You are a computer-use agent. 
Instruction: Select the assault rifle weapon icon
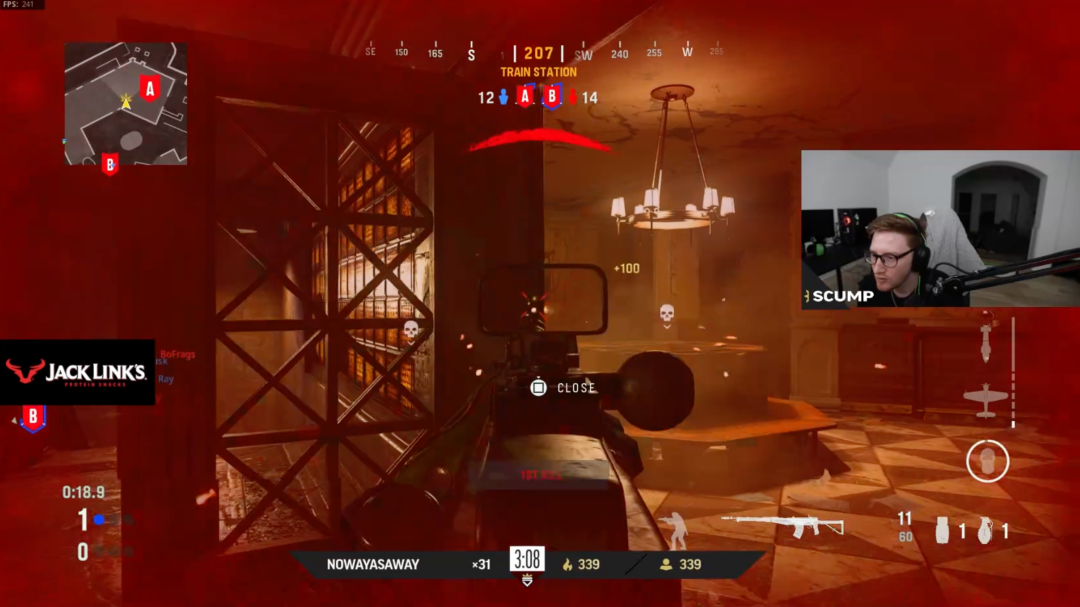point(782,524)
